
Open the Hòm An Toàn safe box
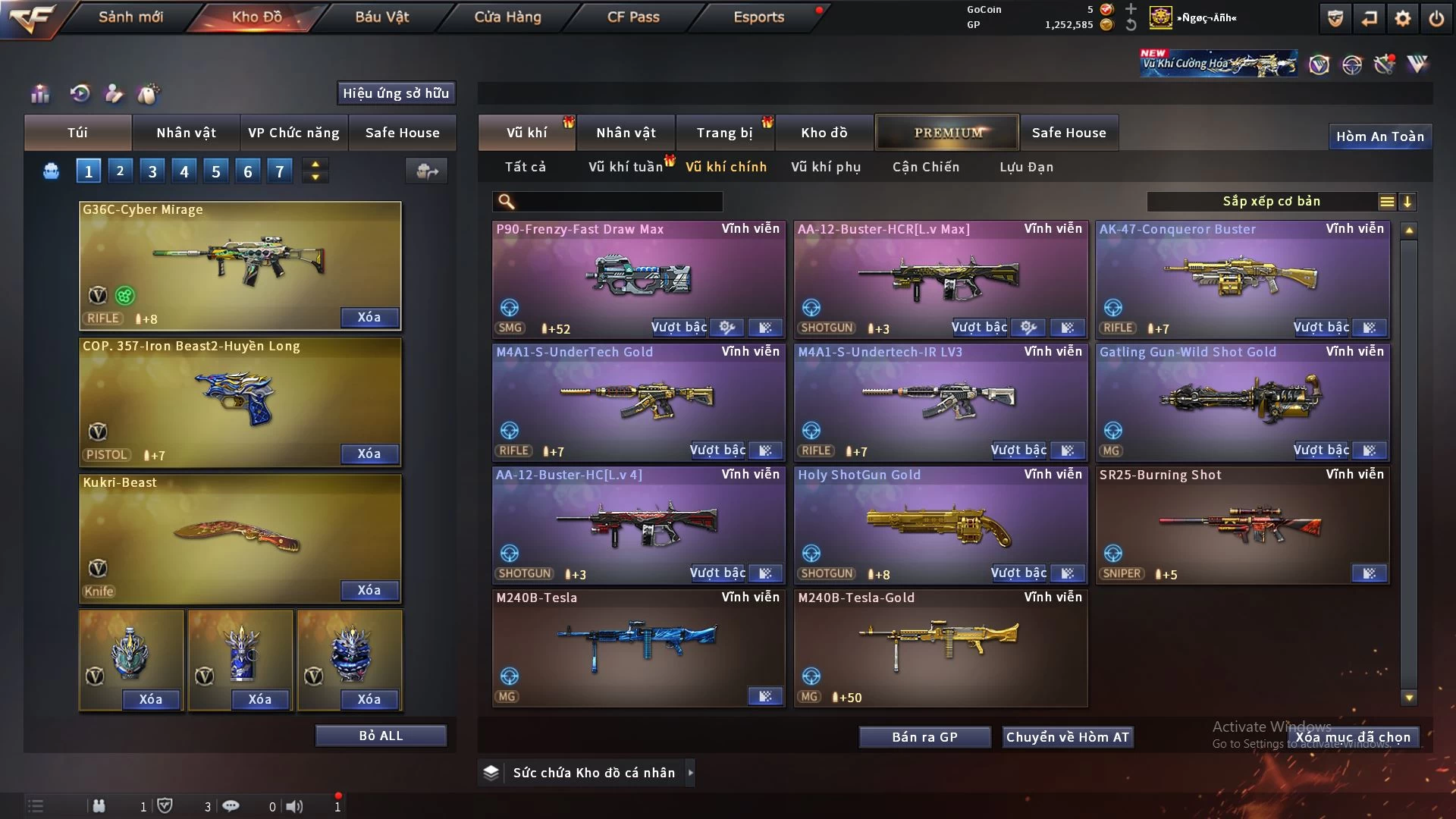pyautogui.click(x=1379, y=136)
